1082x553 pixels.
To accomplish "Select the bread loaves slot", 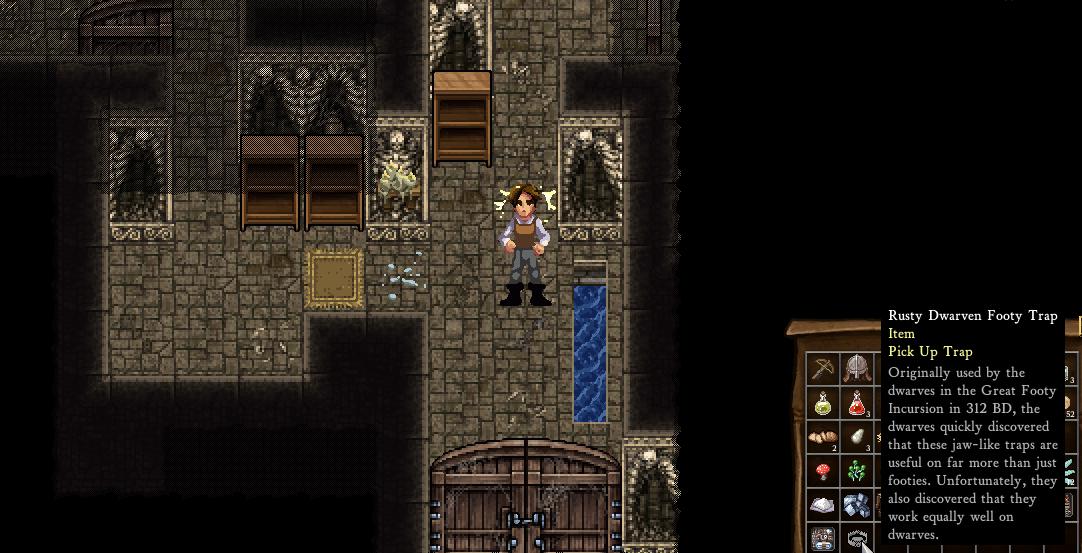I will [x=823, y=437].
